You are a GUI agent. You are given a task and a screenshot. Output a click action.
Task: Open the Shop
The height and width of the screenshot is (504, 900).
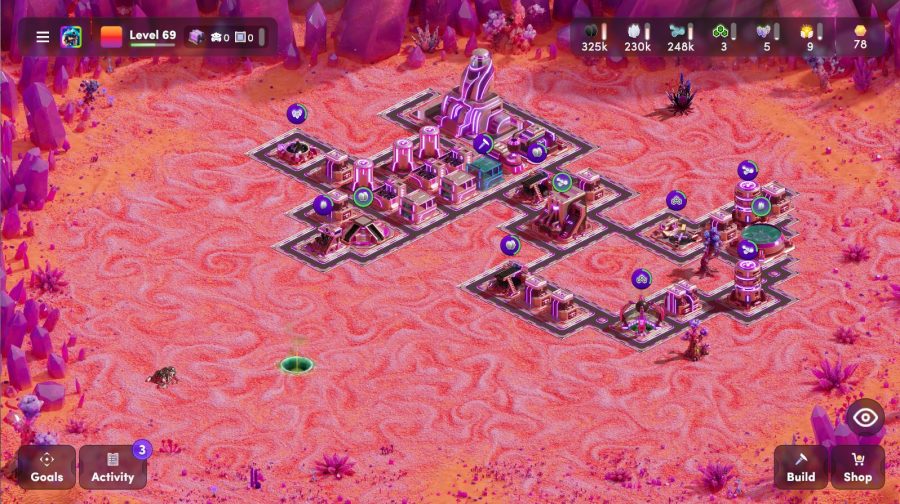point(857,467)
